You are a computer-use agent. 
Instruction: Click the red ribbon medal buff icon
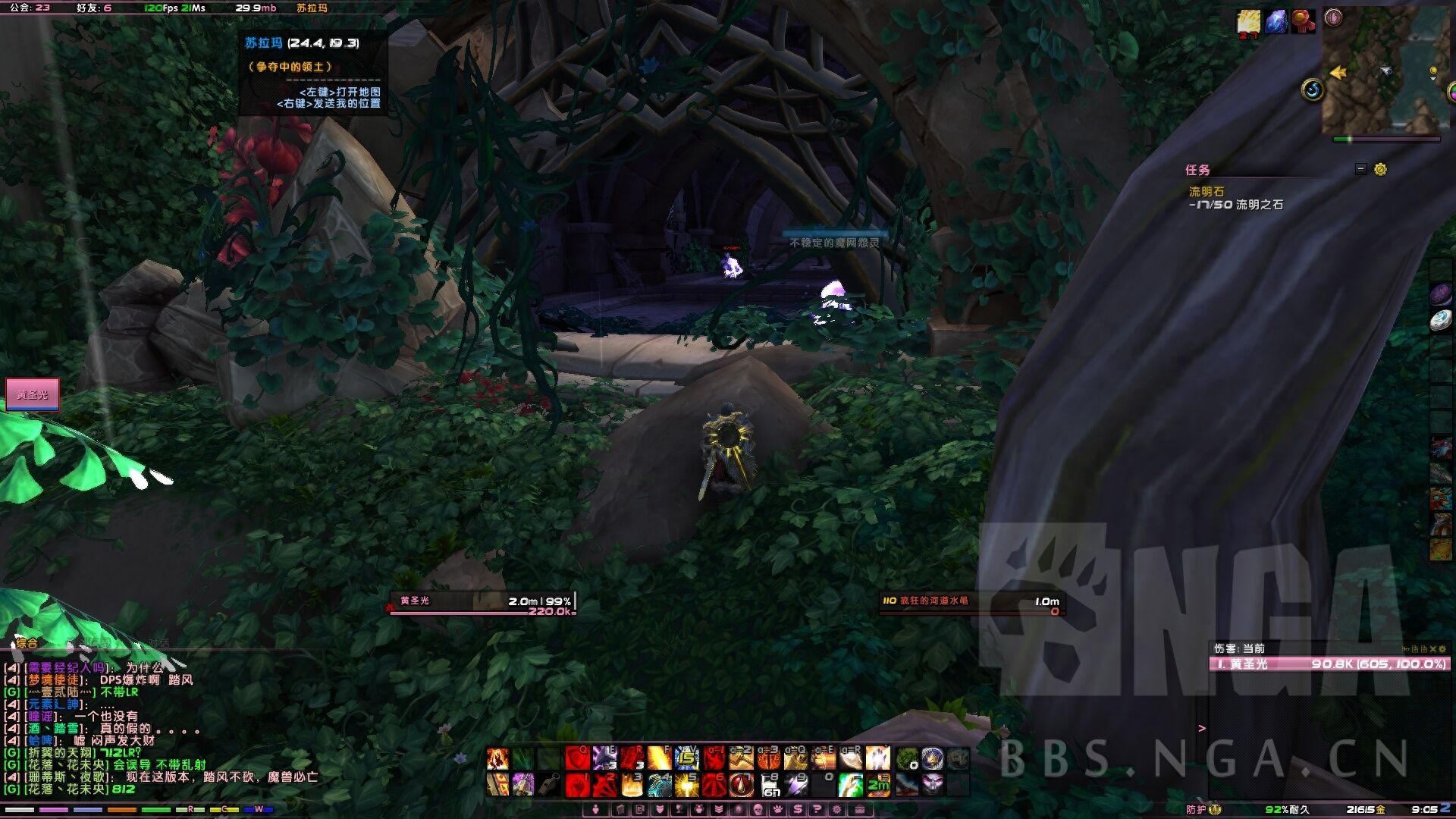[x=1303, y=21]
